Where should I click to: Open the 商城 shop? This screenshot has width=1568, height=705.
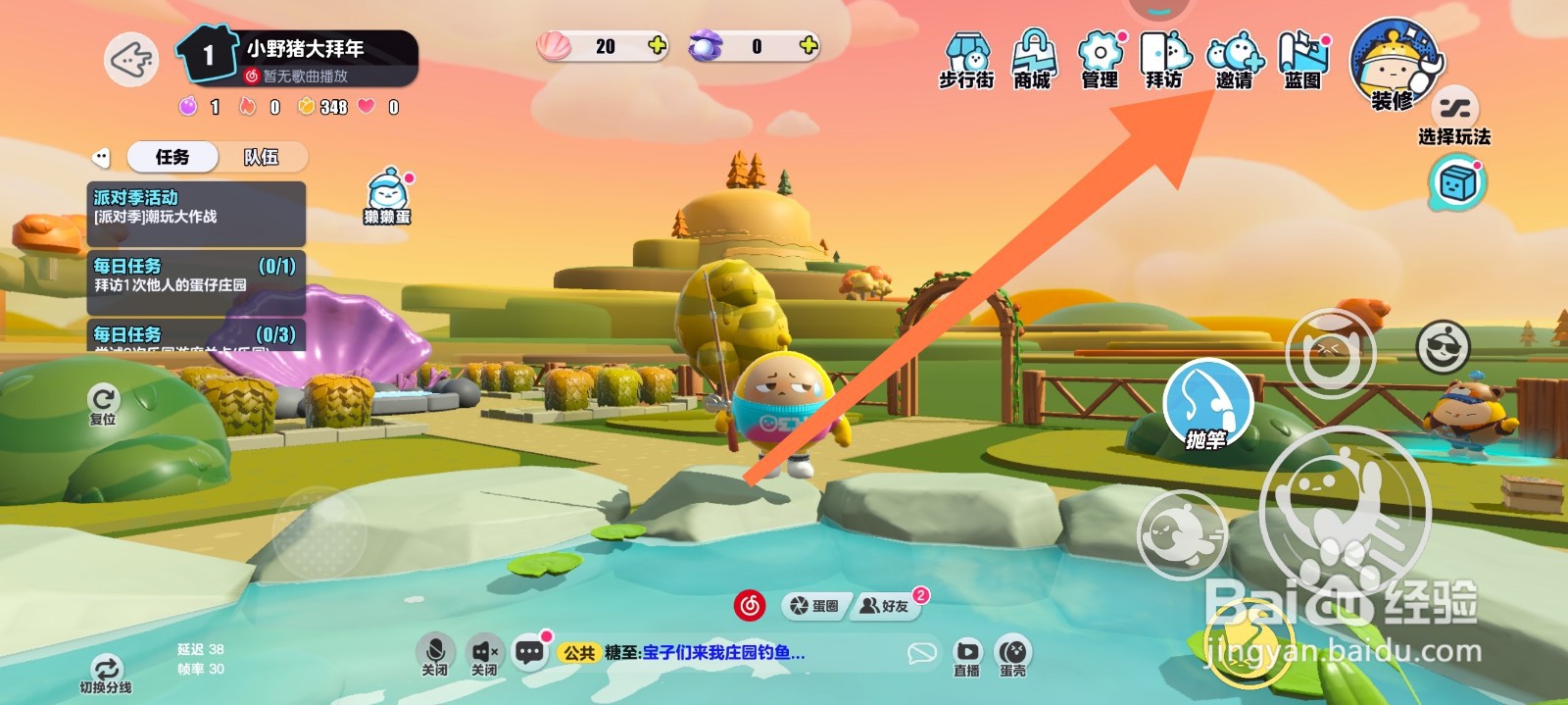pos(1033,60)
